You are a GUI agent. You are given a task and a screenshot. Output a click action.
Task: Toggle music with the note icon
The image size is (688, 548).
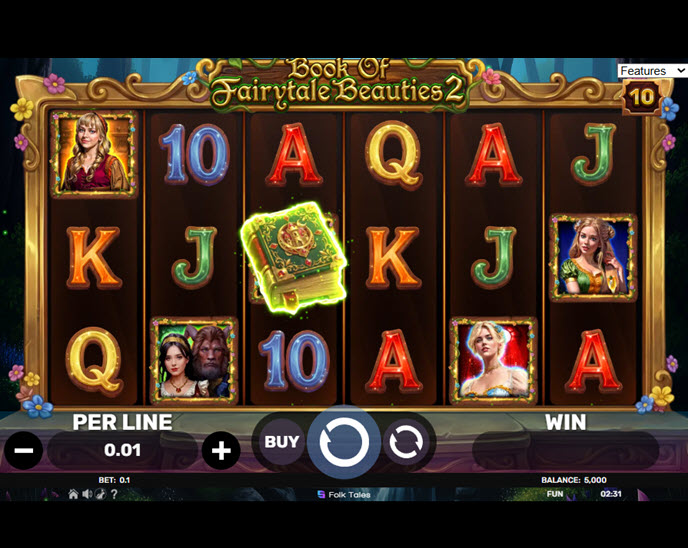coord(100,494)
